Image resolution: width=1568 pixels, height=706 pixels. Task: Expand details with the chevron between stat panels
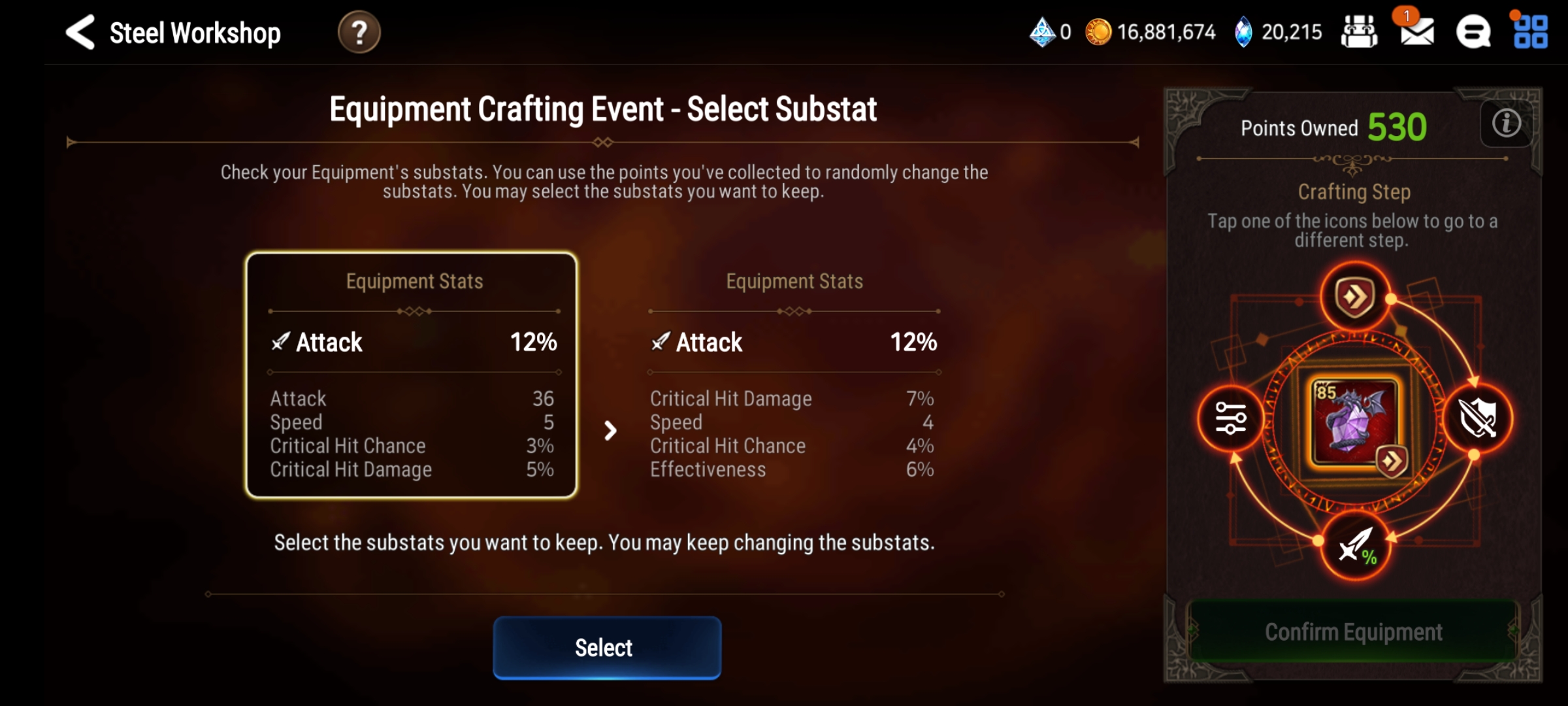tap(610, 430)
